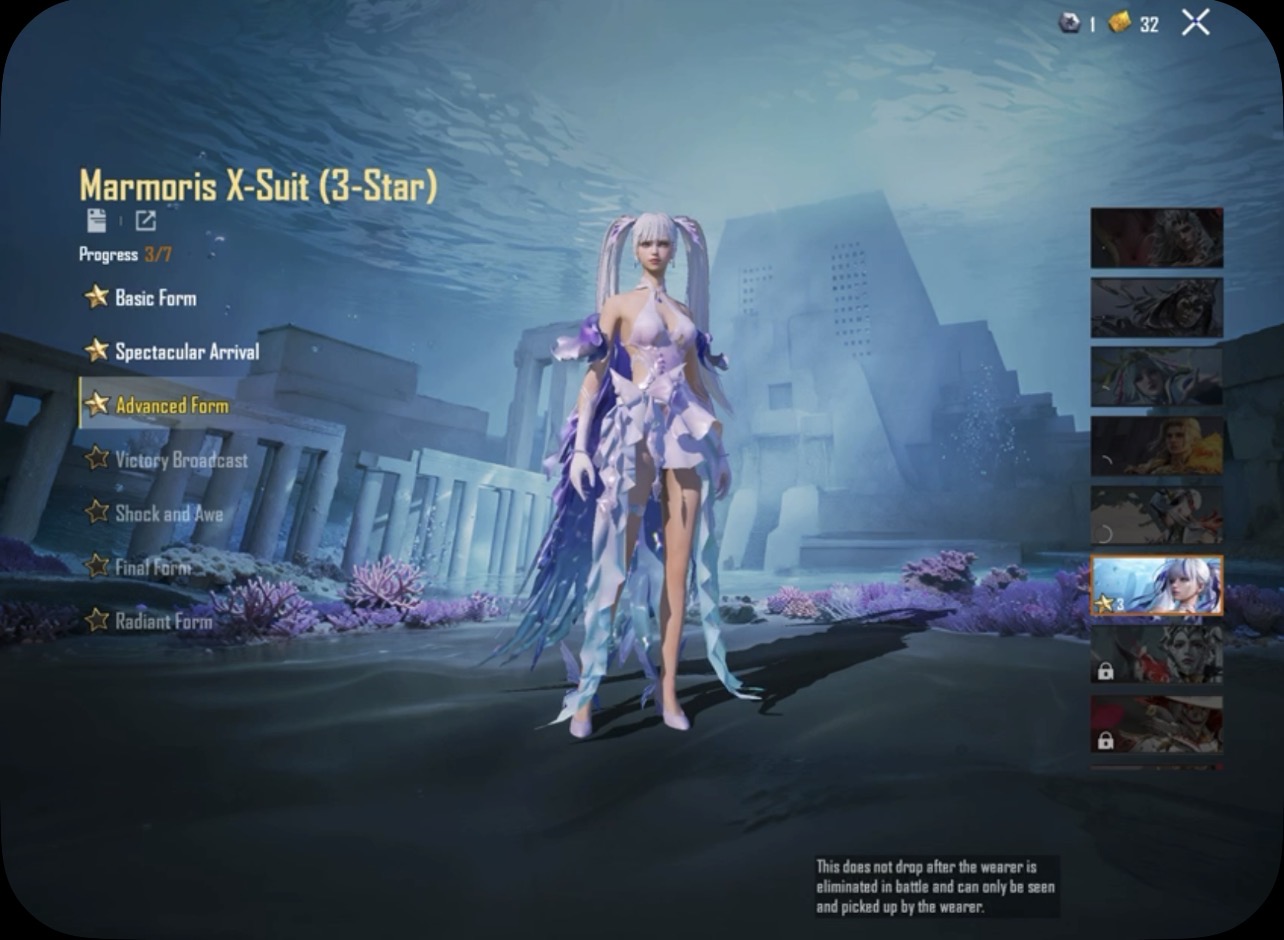
Task: Choose the Spectacular Arrival entry
Action: point(186,351)
